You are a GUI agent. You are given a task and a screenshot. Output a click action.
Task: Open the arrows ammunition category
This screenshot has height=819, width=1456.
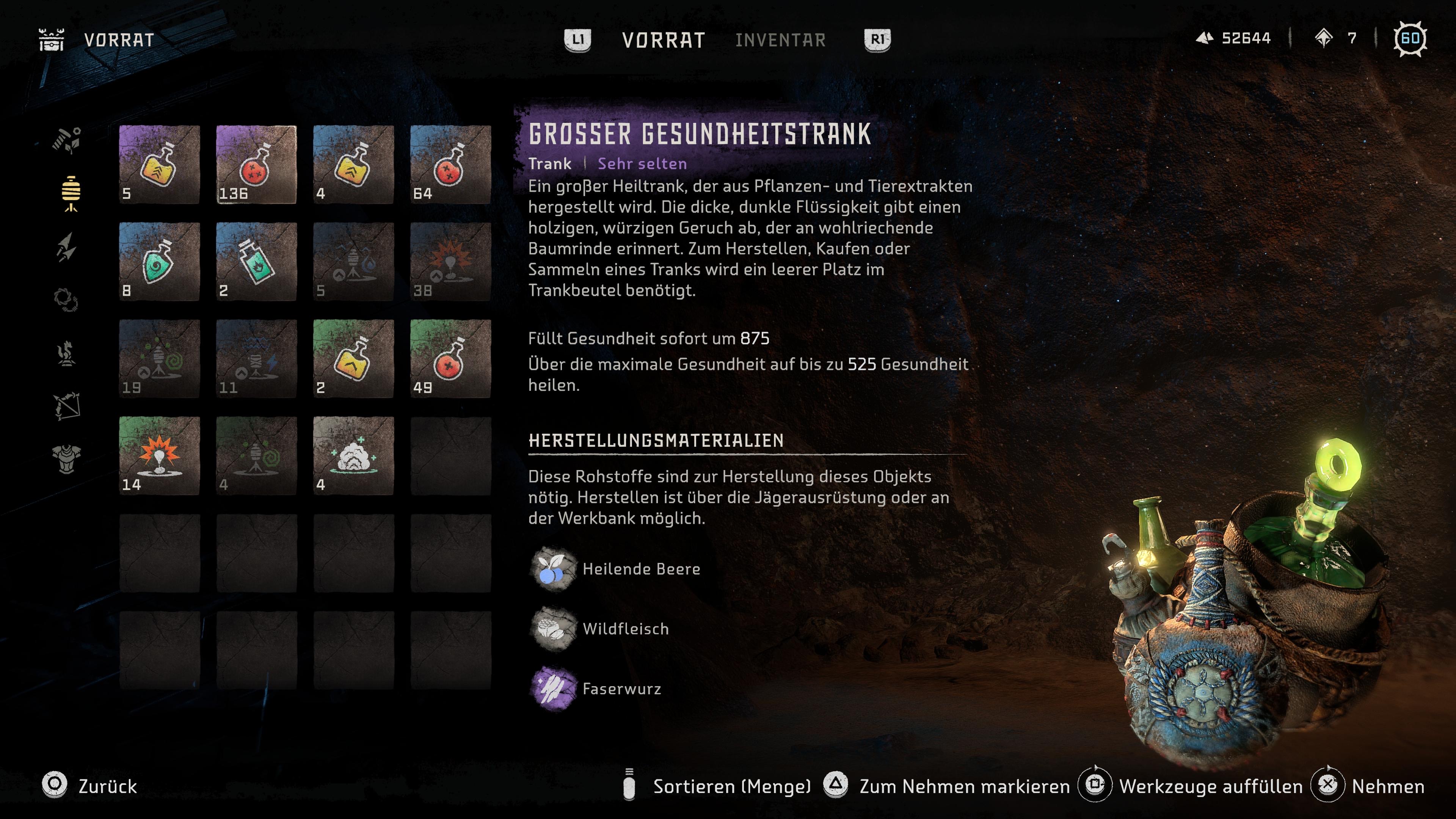67,247
